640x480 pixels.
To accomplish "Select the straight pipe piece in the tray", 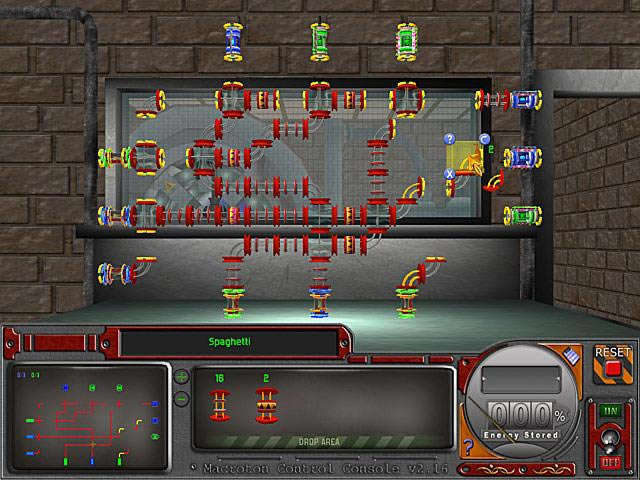I will click(219, 405).
